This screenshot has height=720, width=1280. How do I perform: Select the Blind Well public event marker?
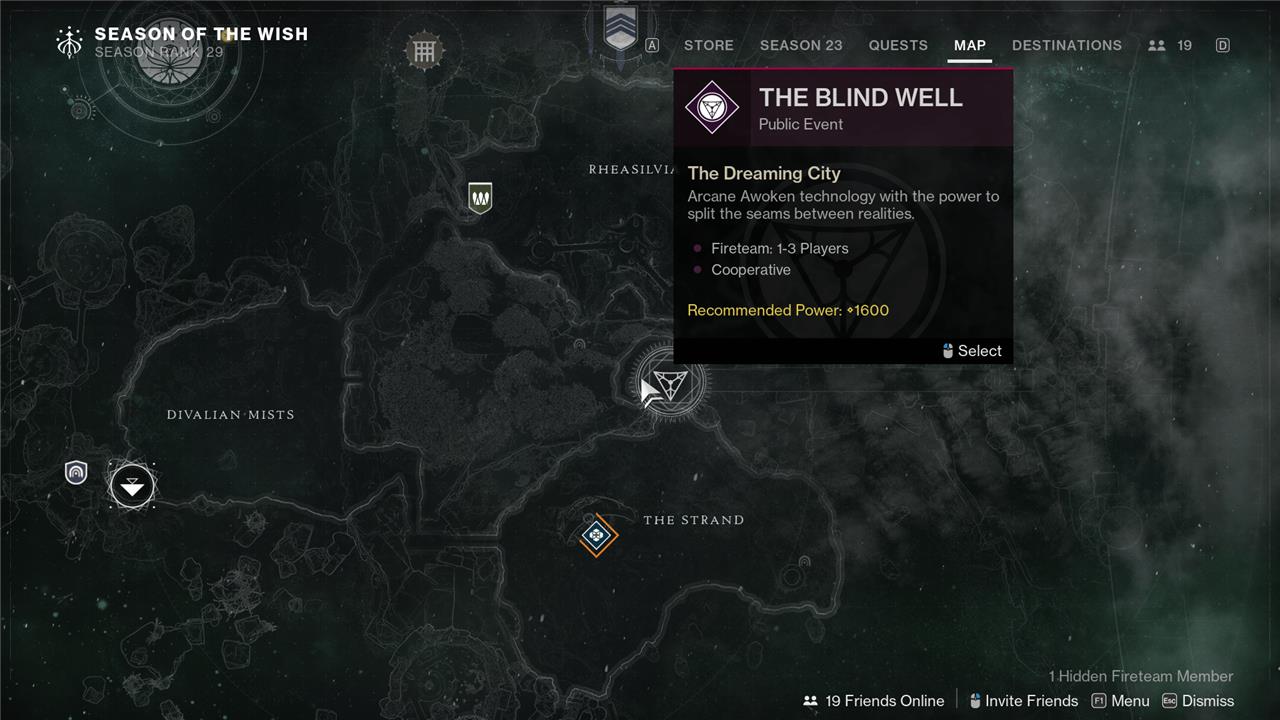pyautogui.click(x=670, y=383)
